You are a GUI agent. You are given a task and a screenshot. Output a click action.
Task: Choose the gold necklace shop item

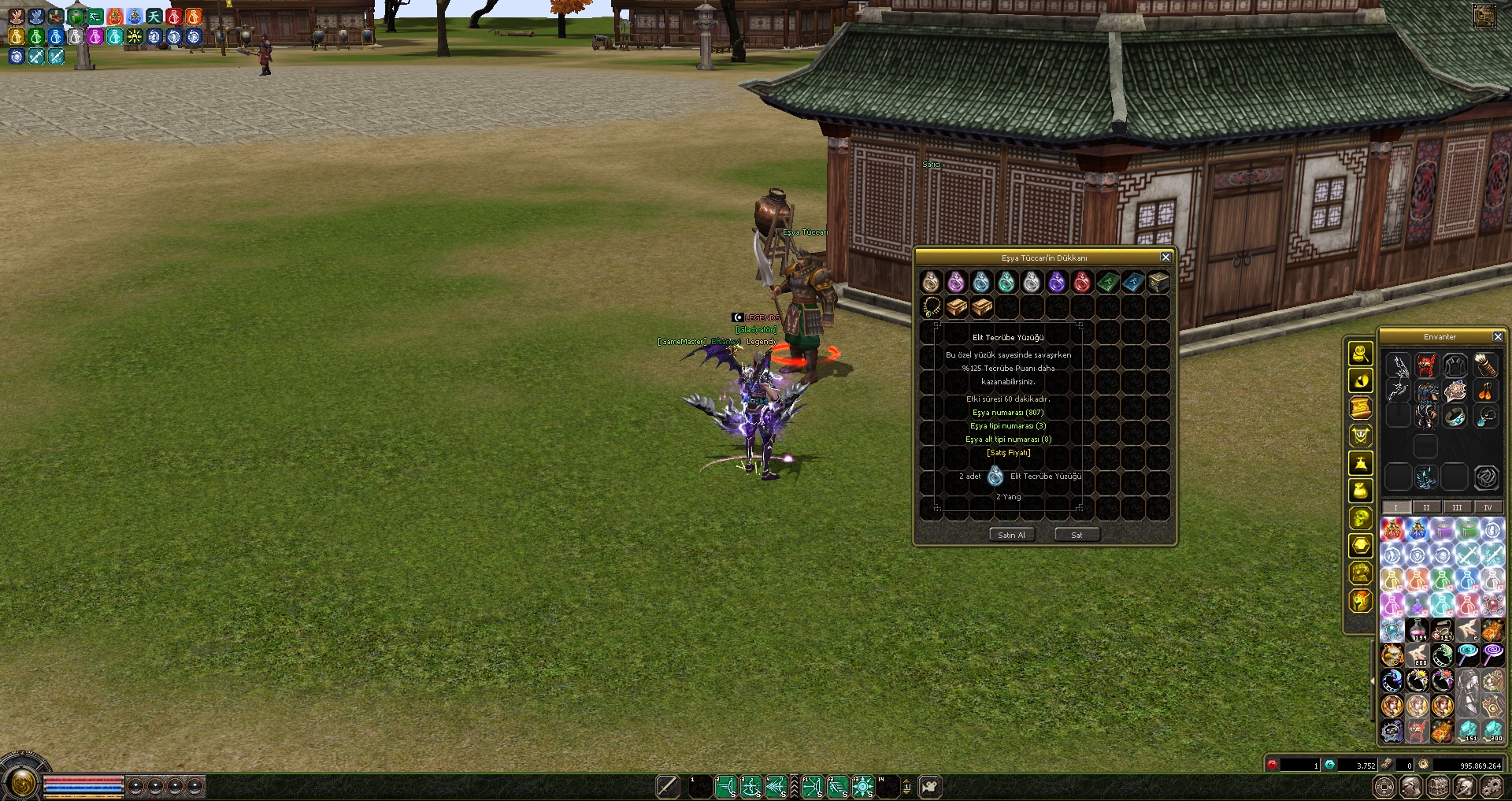[x=932, y=307]
